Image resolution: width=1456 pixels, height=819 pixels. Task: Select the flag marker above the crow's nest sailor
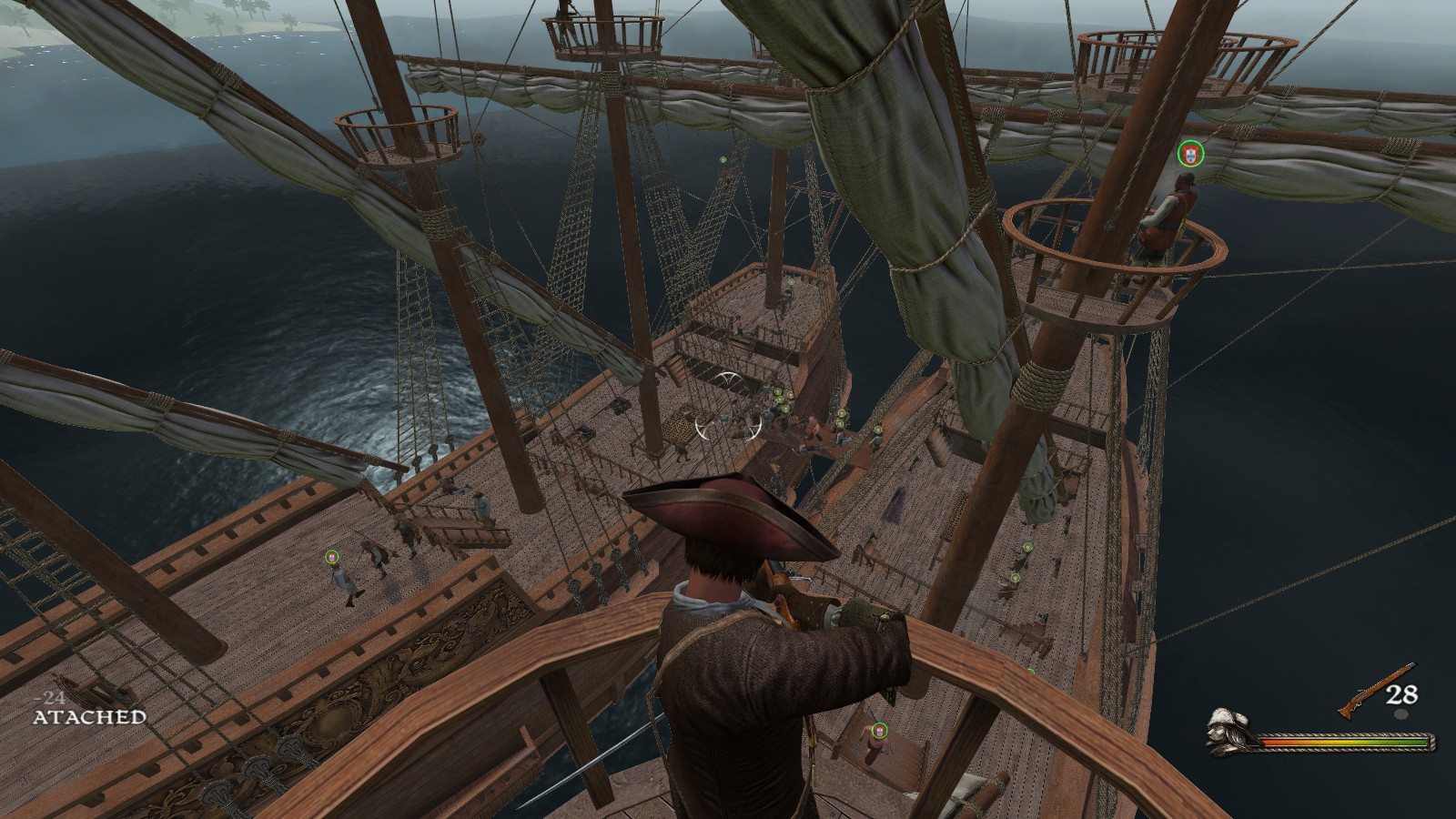(x=1189, y=154)
